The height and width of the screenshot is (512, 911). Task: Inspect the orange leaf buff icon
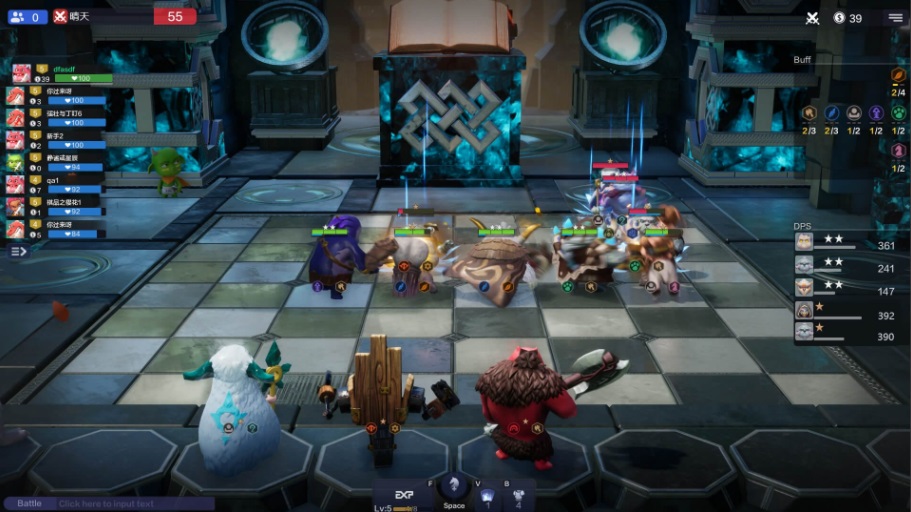click(898, 75)
